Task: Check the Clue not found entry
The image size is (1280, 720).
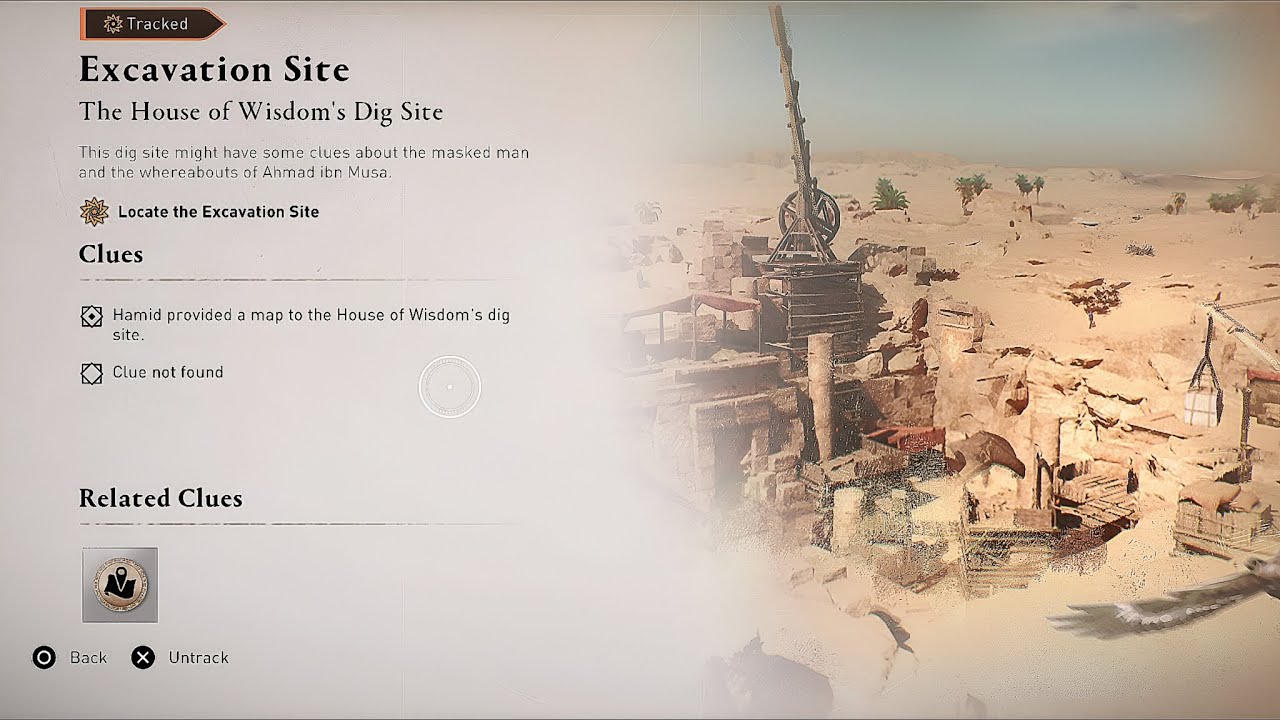Action: (x=168, y=372)
